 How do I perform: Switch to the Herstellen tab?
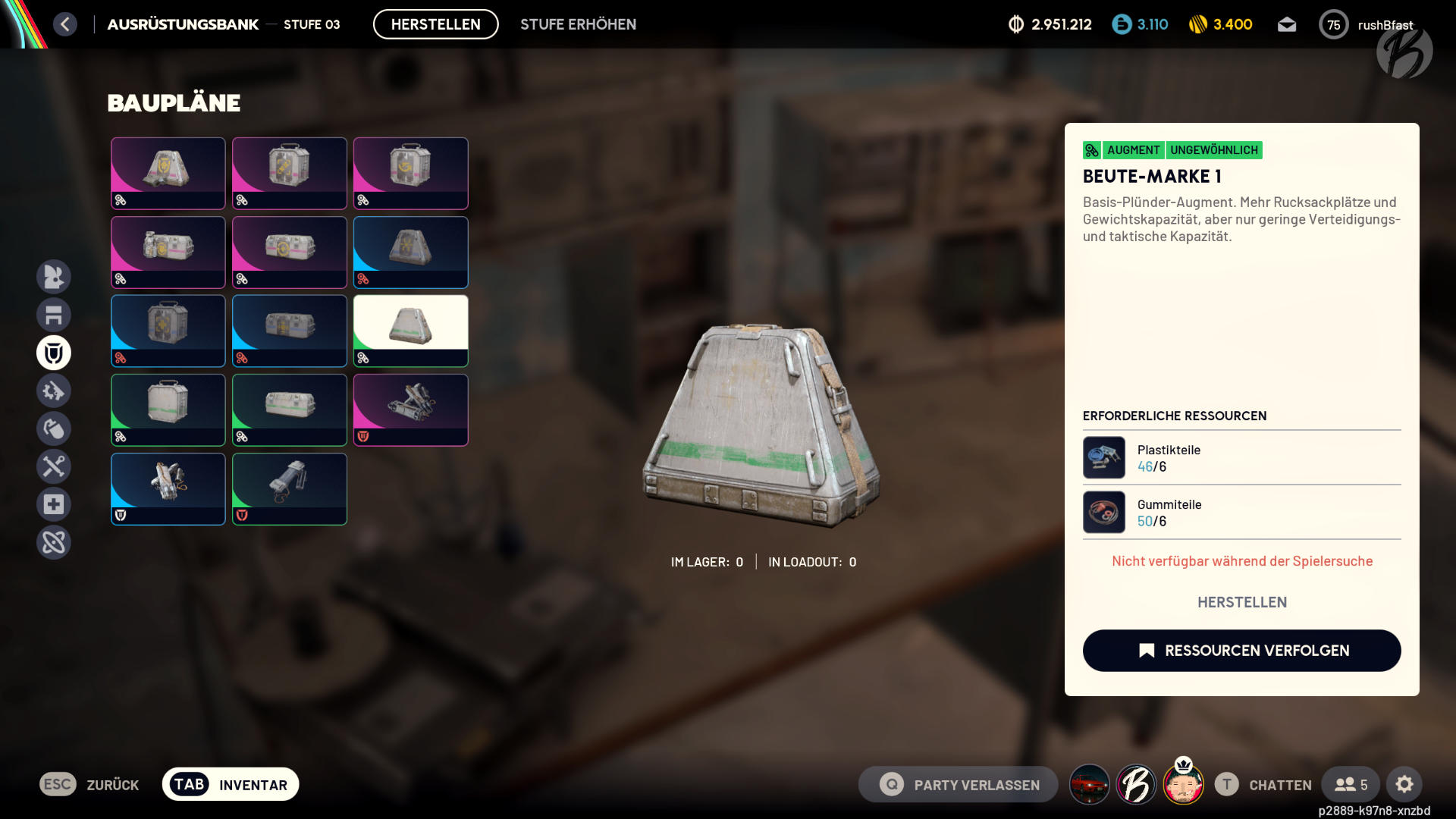point(435,24)
